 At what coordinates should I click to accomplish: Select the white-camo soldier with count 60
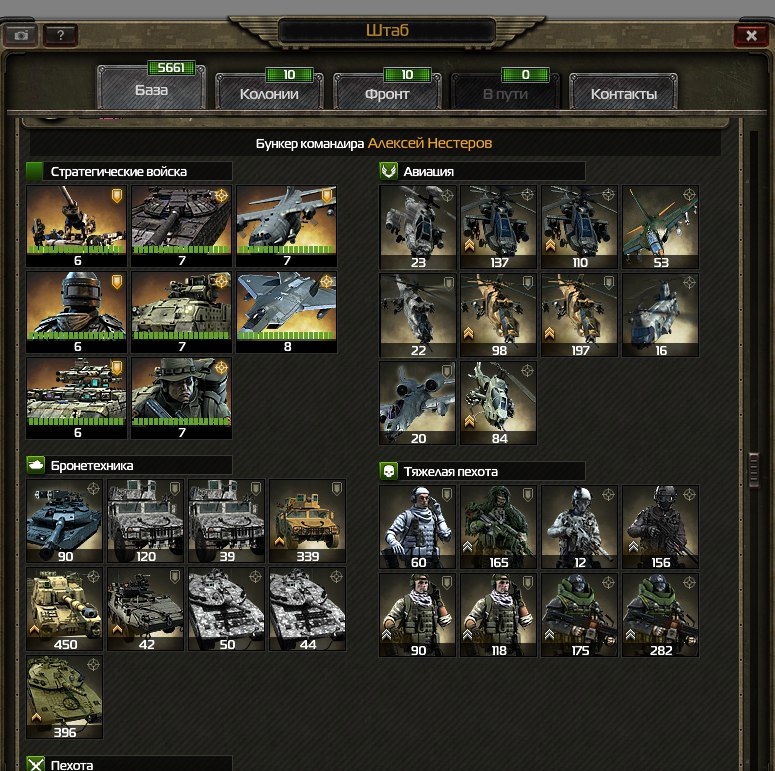[417, 527]
